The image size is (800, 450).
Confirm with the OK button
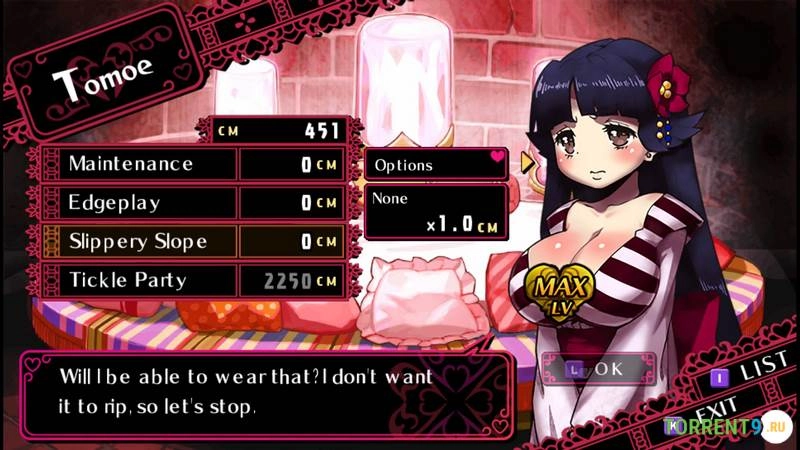point(599,369)
